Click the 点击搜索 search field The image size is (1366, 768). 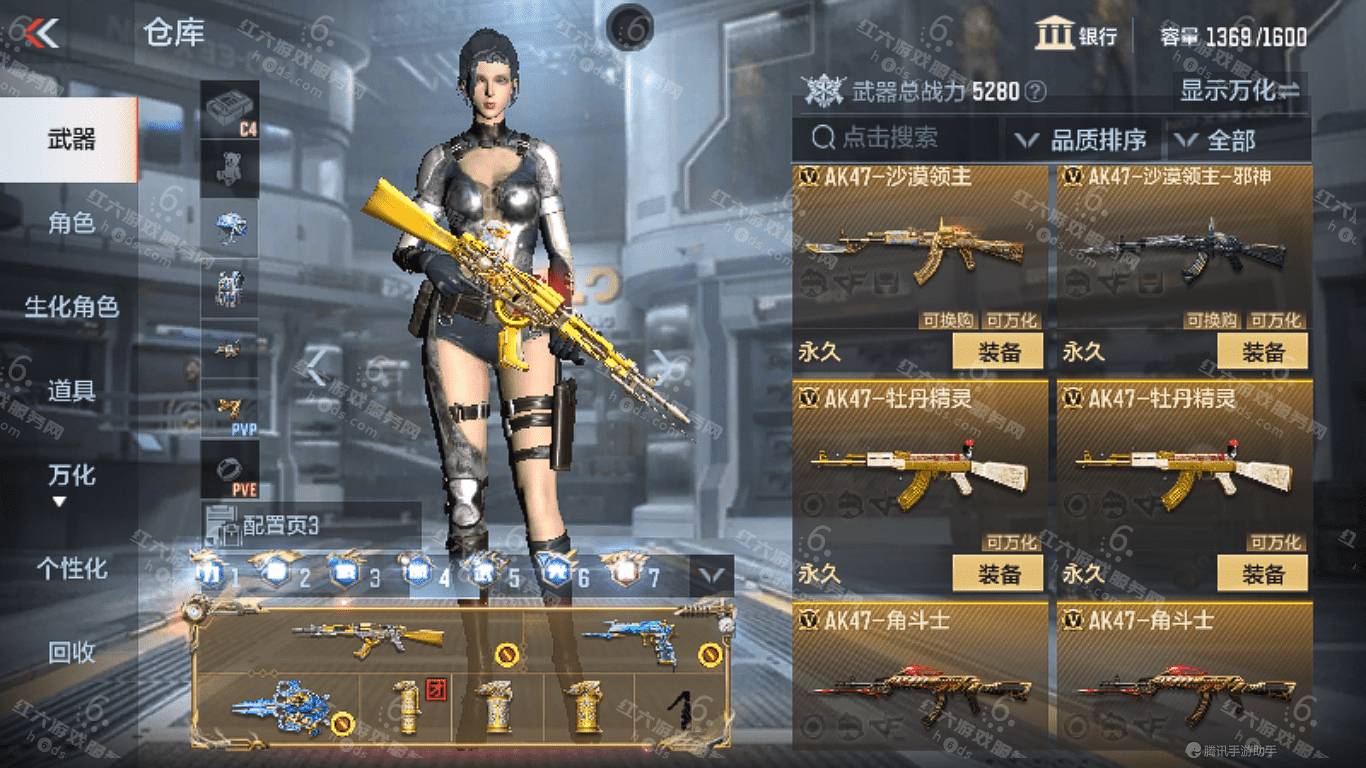(x=895, y=139)
